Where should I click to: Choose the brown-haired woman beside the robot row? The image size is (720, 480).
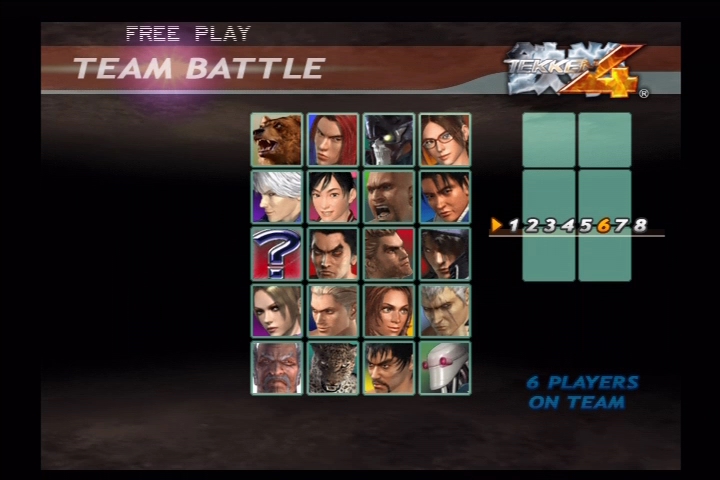pyautogui.click(x=388, y=311)
